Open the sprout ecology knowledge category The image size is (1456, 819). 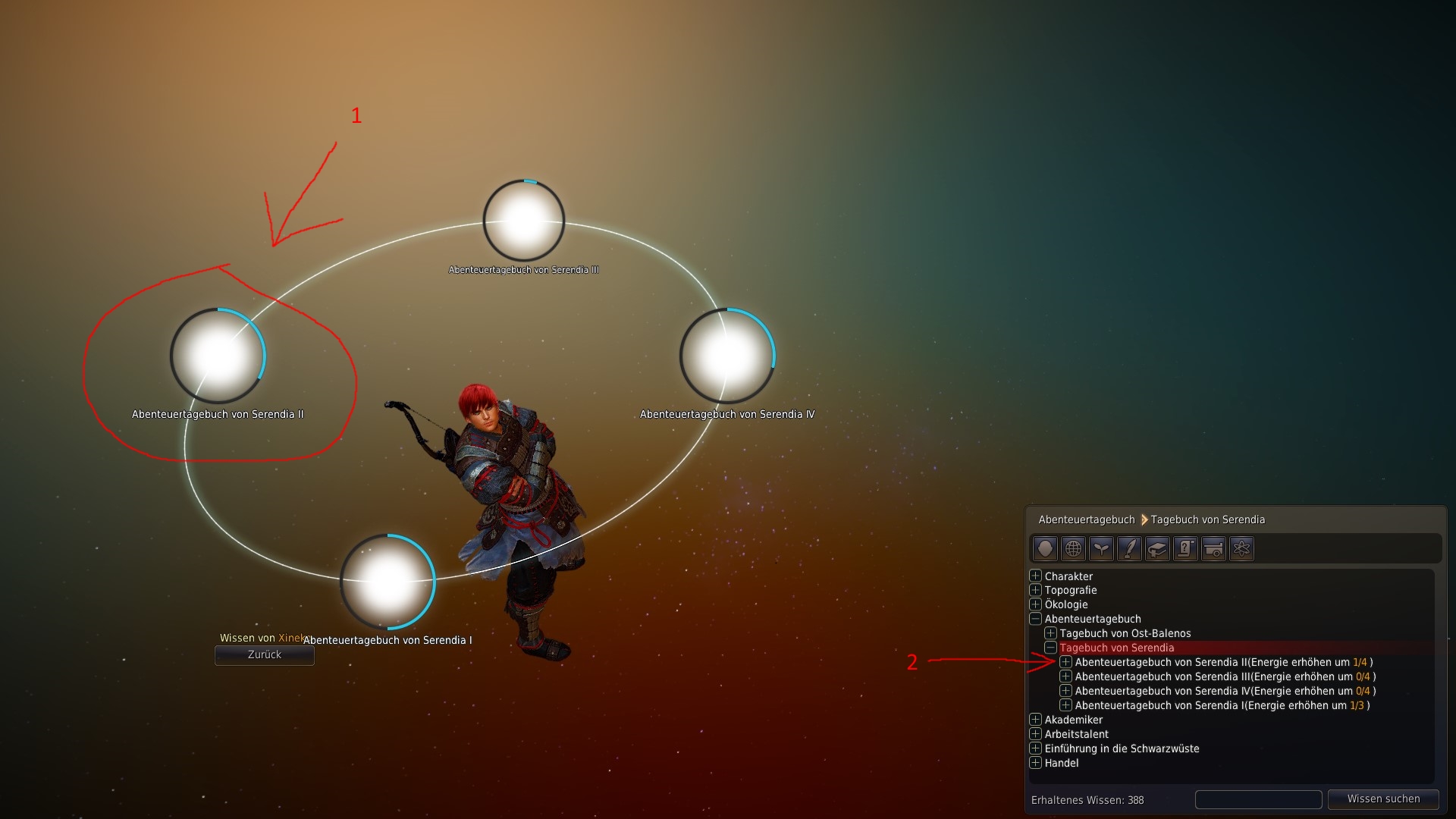(1101, 548)
